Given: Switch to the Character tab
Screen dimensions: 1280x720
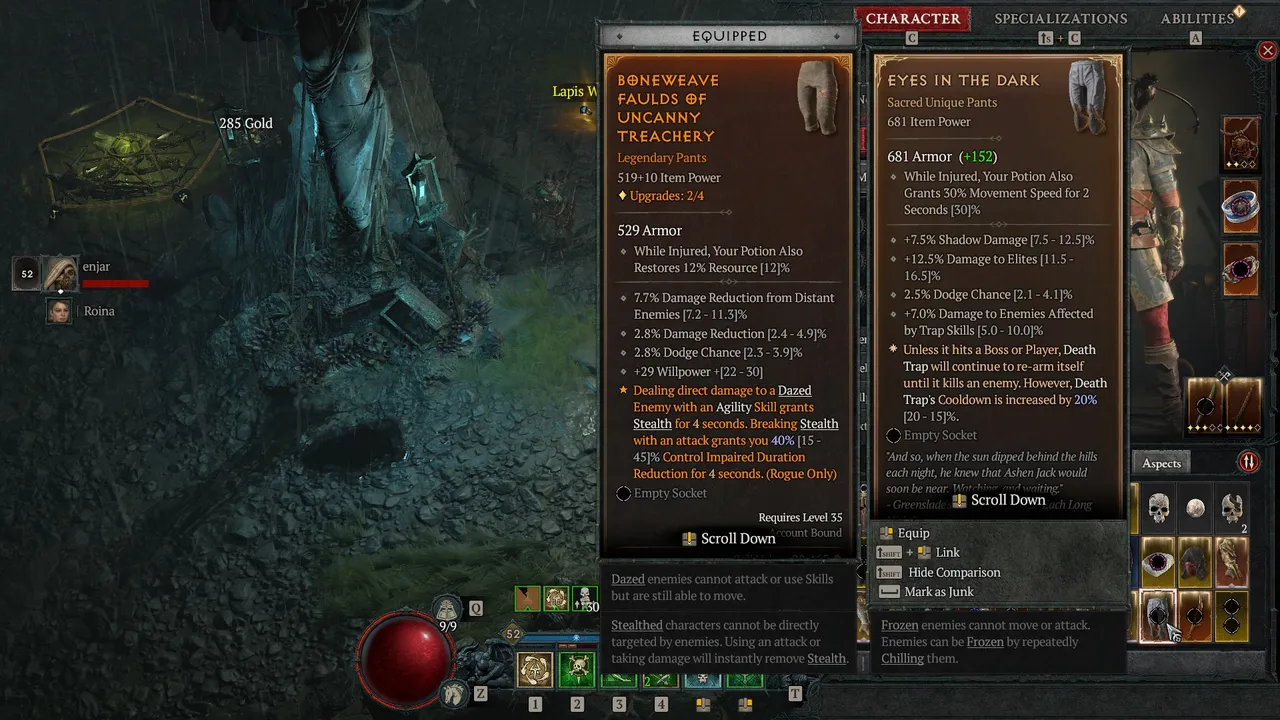Looking at the screenshot, I should pyautogui.click(x=912, y=19).
